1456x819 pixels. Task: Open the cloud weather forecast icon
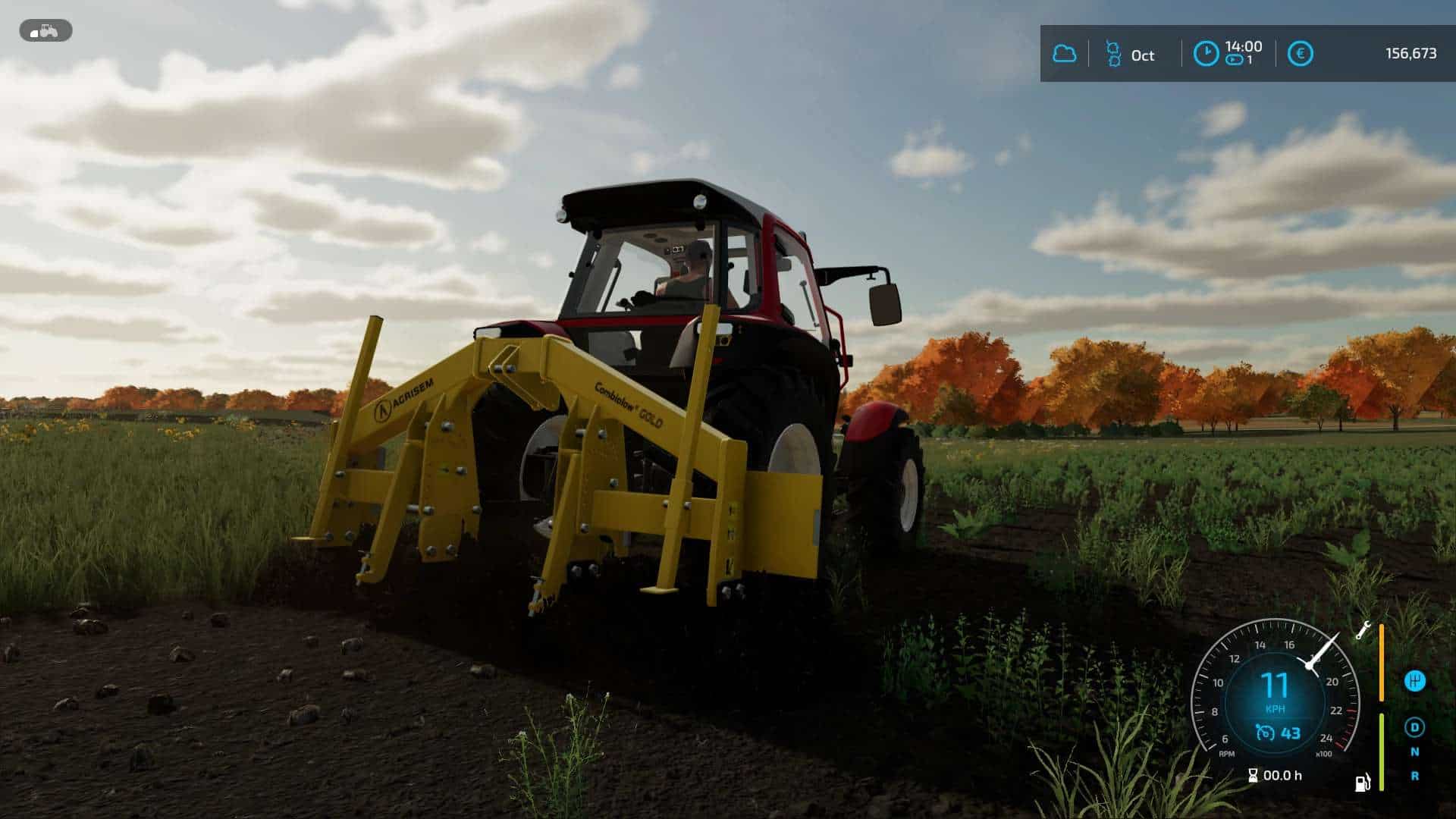(1065, 54)
